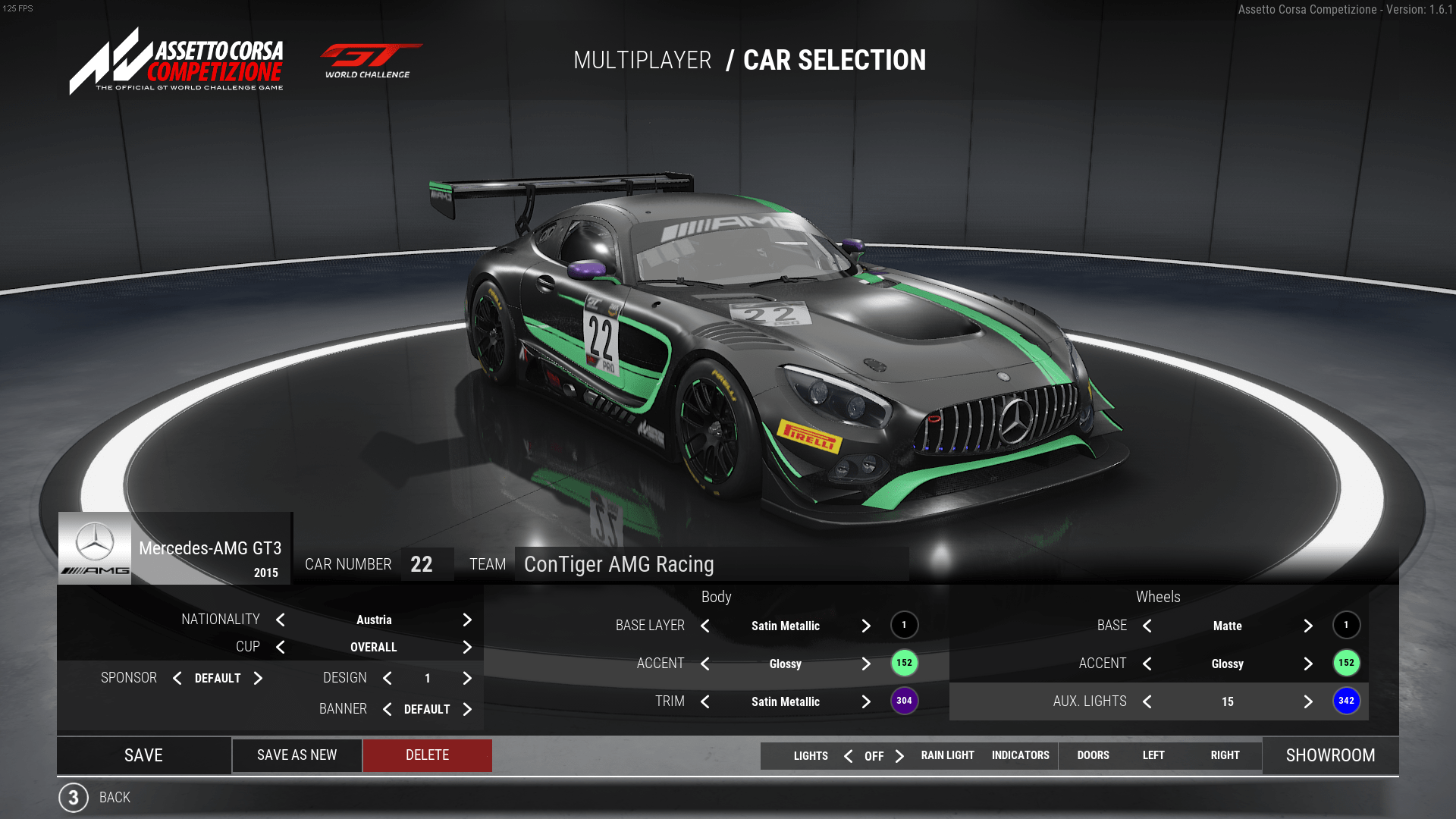
Task: Cycle banner to the next option
Action: pyautogui.click(x=467, y=710)
